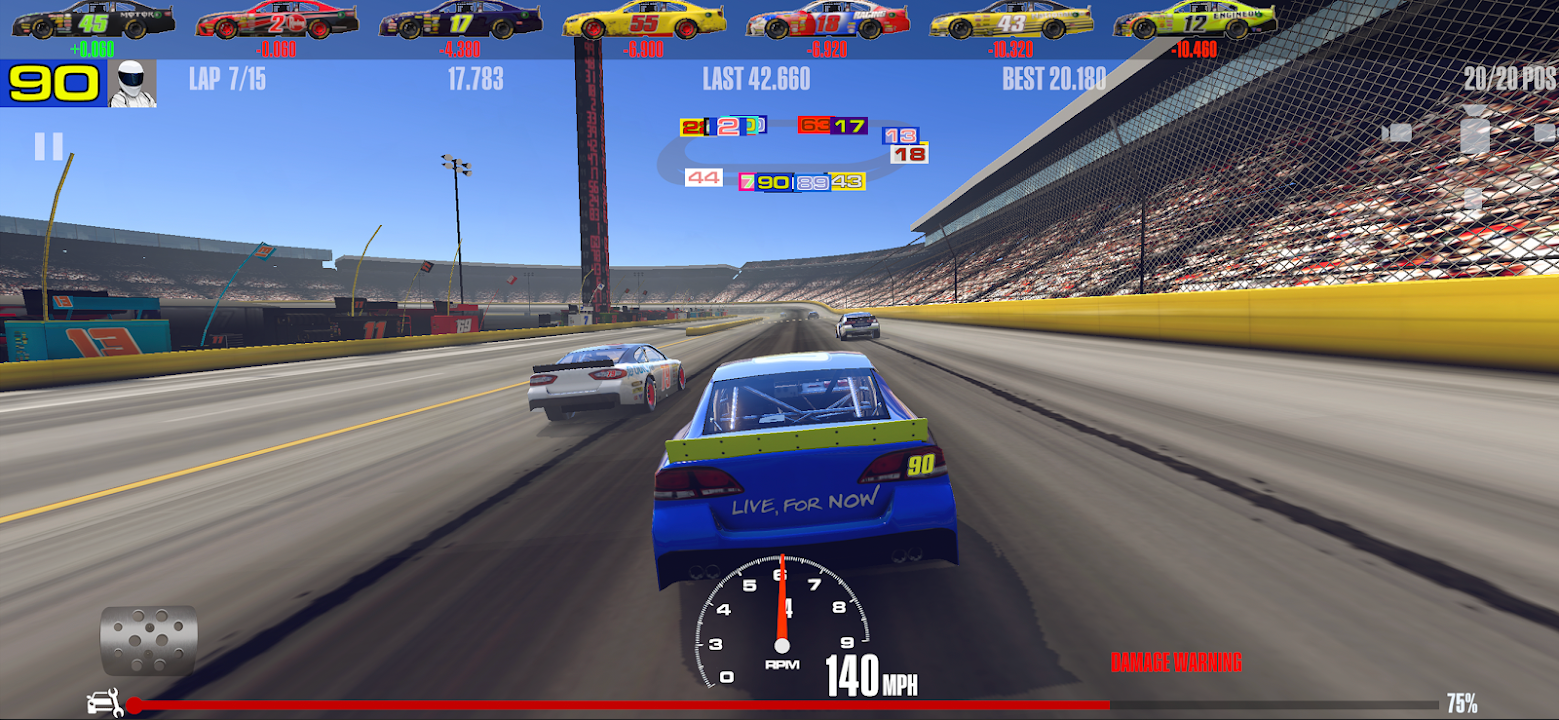Switch to the right-side camera view icon
Image resolution: width=1559 pixels, height=720 pixels.
(x=1546, y=132)
